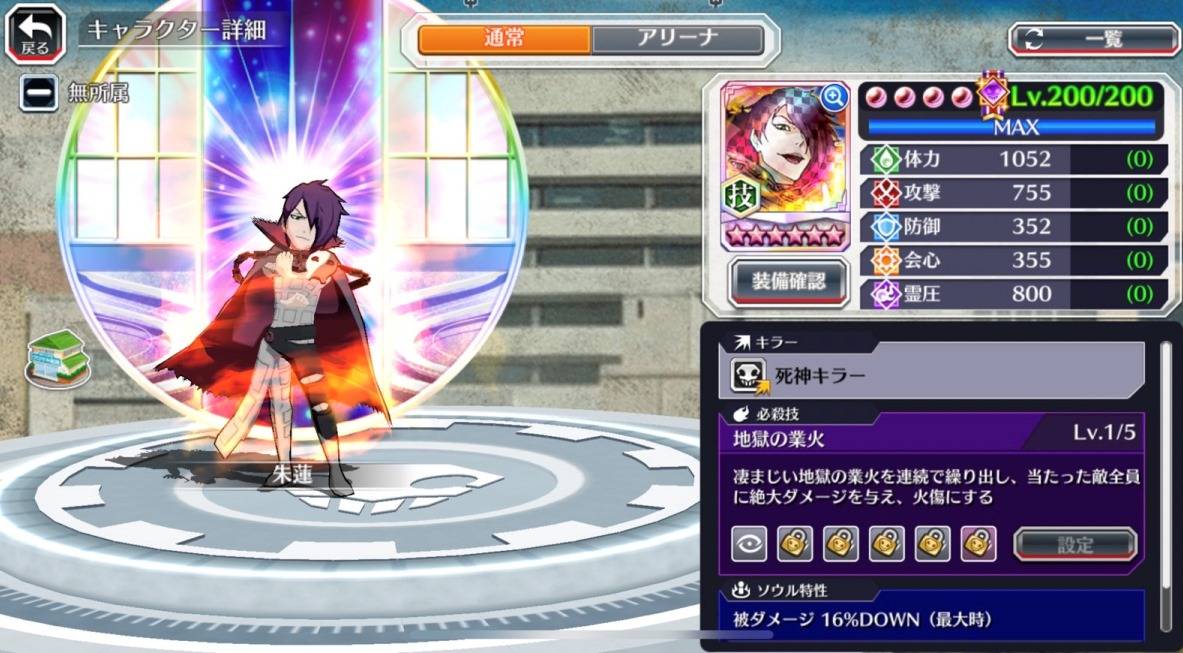Open 装備確認 equipment check
Viewport: 1183px width, 653px height.
(x=789, y=281)
